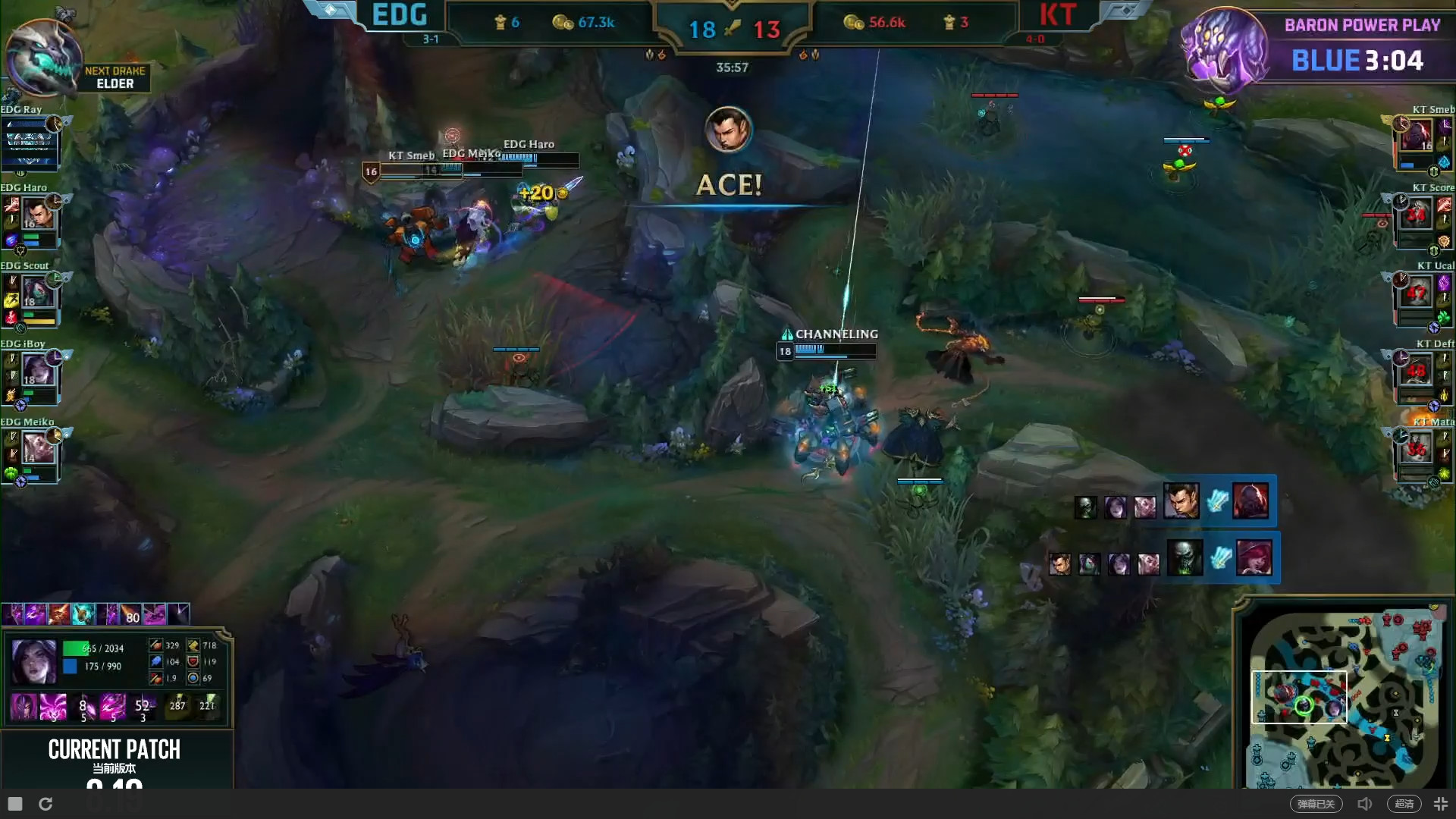This screenshot has height=819, width=1456.
Task: Toggle exit-fullscreen in the bottom right corner
Action: pos(1442,803)
